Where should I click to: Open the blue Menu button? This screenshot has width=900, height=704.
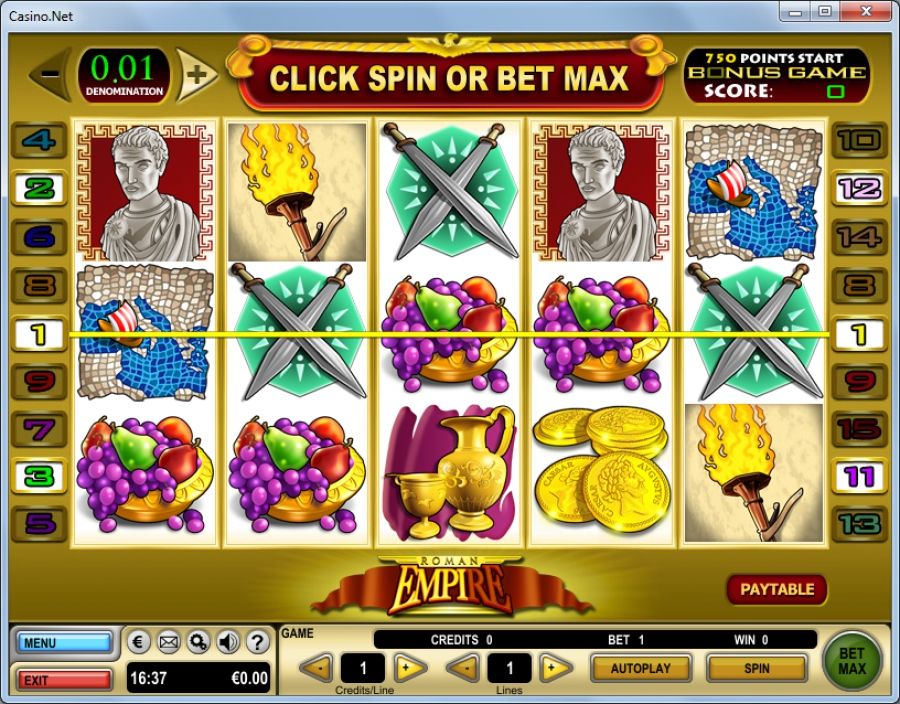pos(62,643)
